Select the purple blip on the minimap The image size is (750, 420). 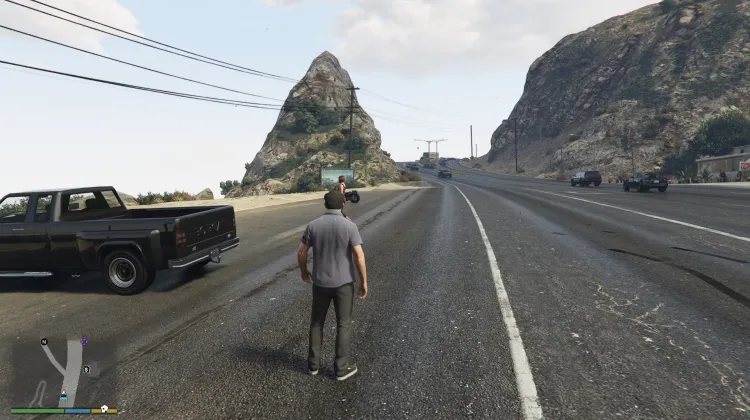tap(84, 342)
